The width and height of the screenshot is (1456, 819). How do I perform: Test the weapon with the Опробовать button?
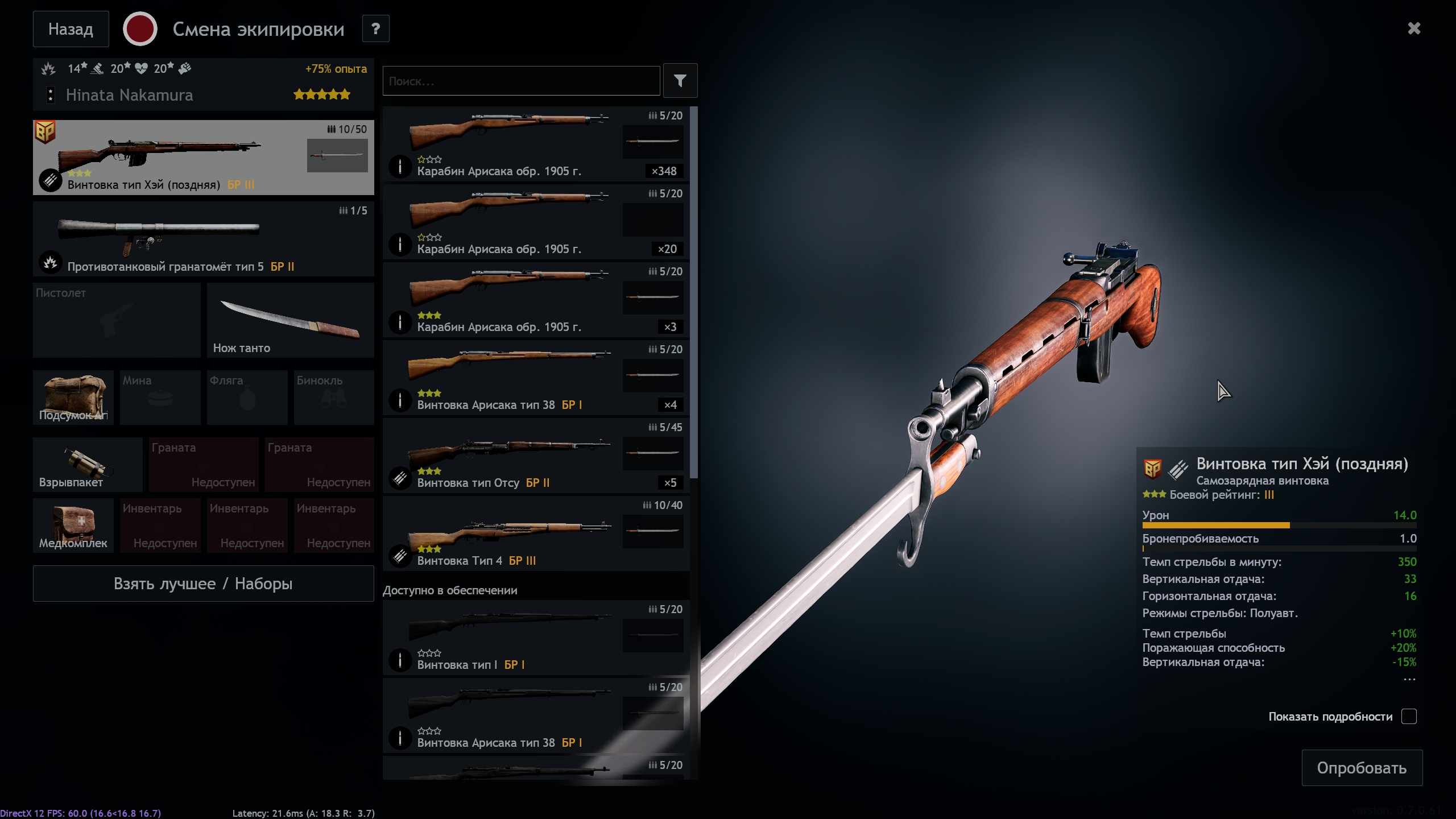point(1362,768)
